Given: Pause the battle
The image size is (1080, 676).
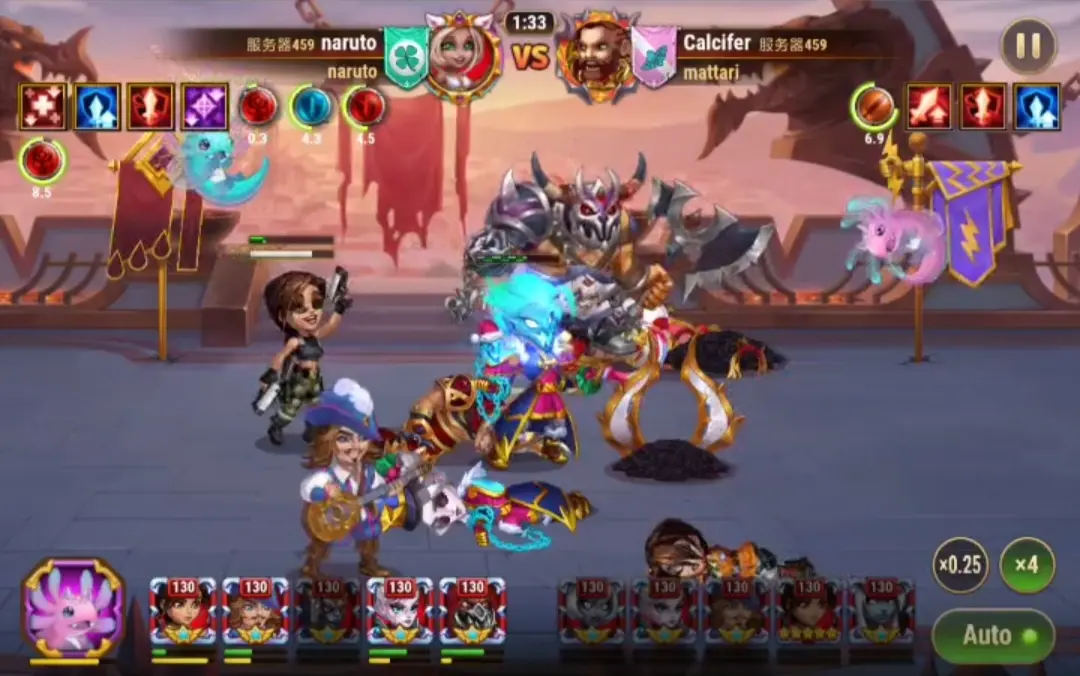Looking at the screenshot, I should point(1027,46).
